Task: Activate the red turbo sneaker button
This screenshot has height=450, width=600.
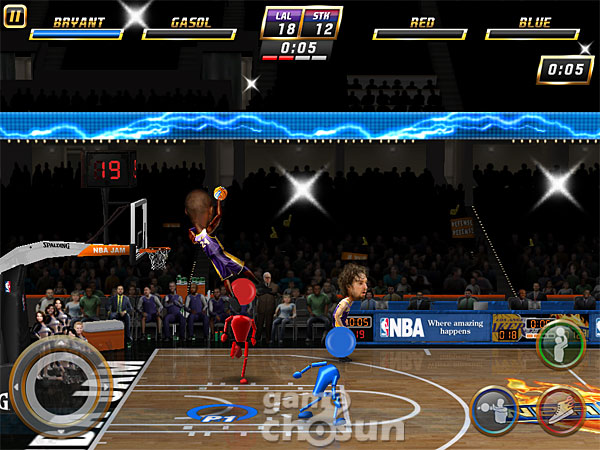Action: point(561,410)
